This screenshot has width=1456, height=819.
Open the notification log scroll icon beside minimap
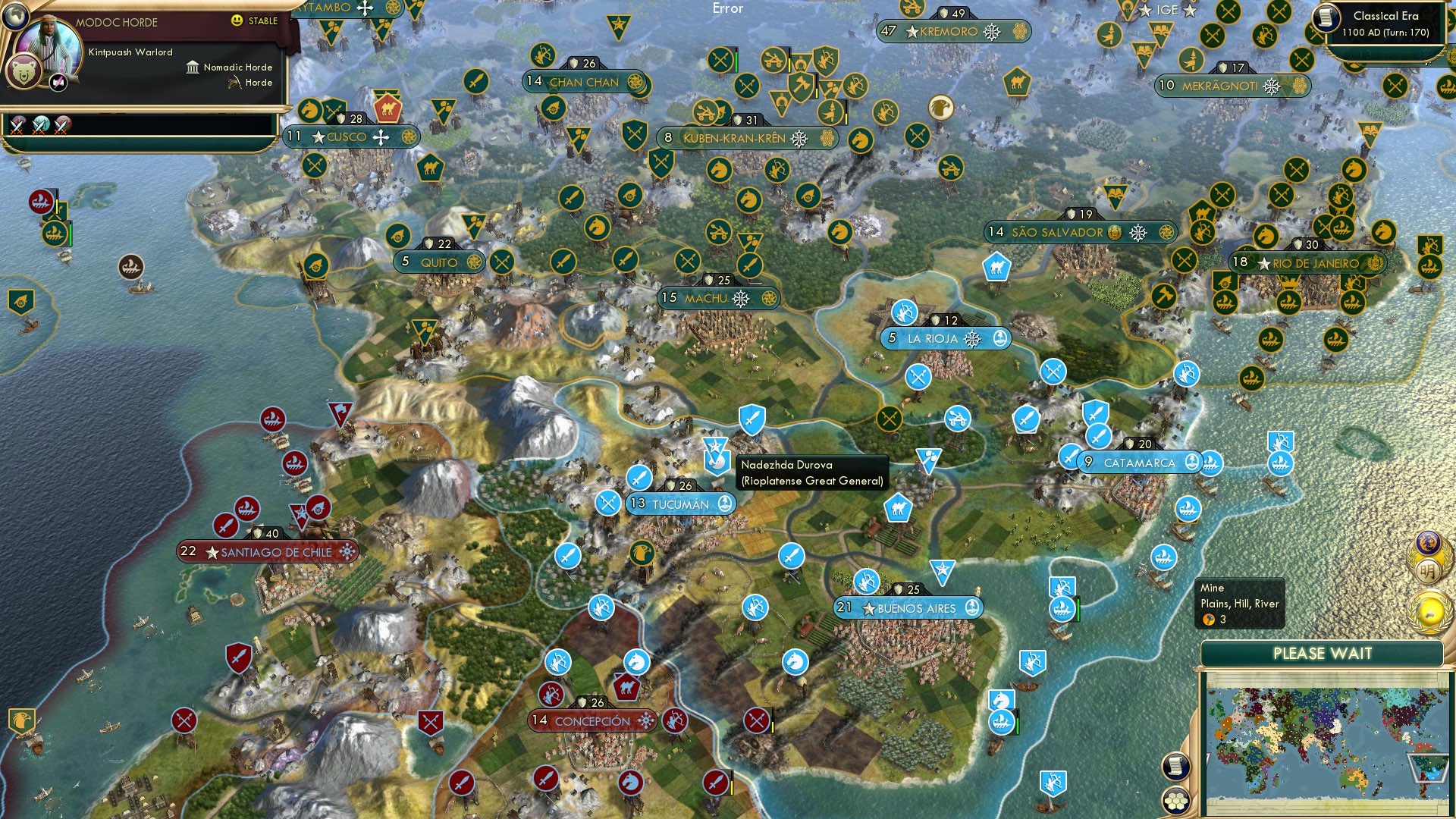point(1175,767)
